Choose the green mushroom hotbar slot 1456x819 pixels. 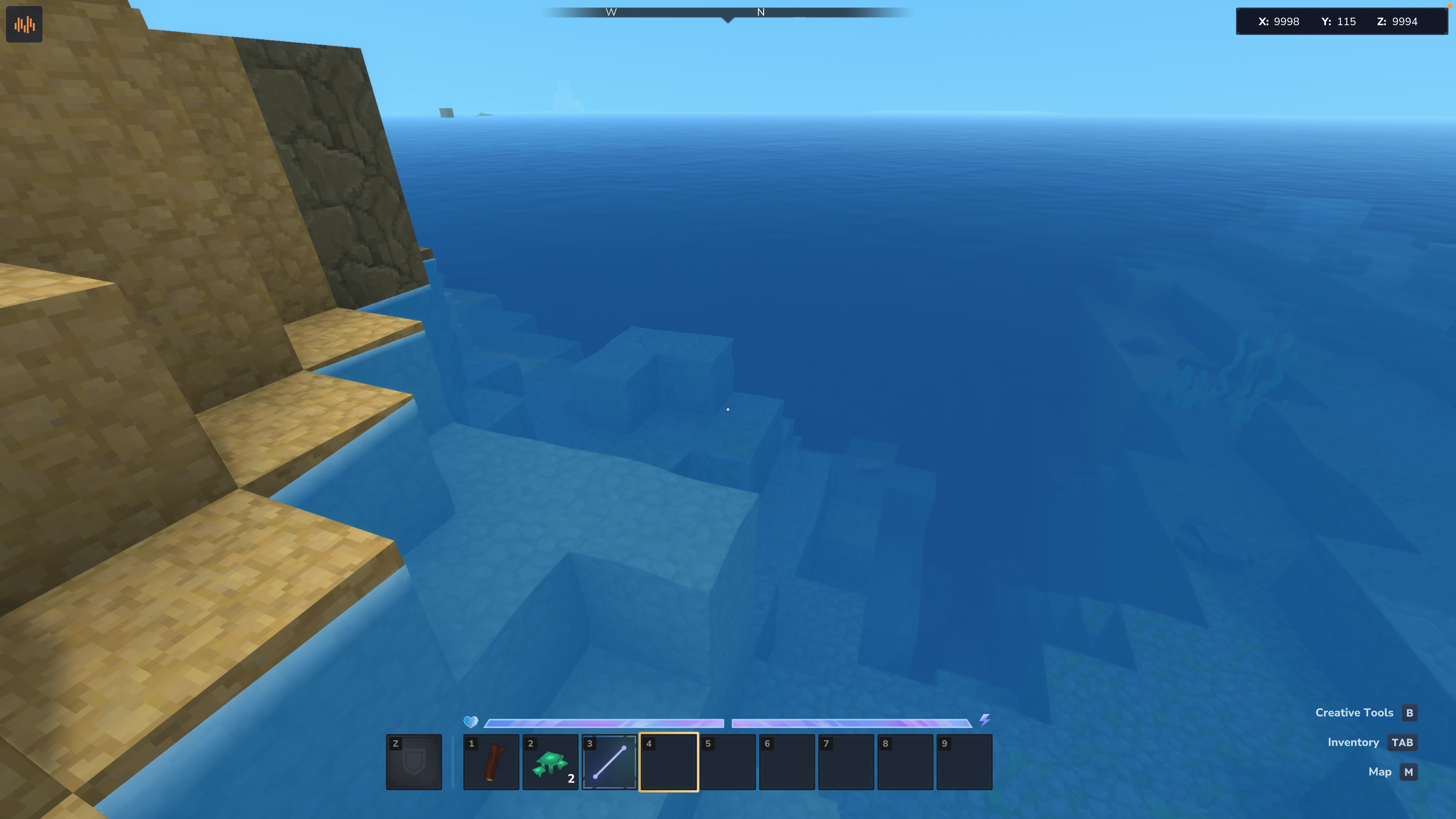point(550,762)
